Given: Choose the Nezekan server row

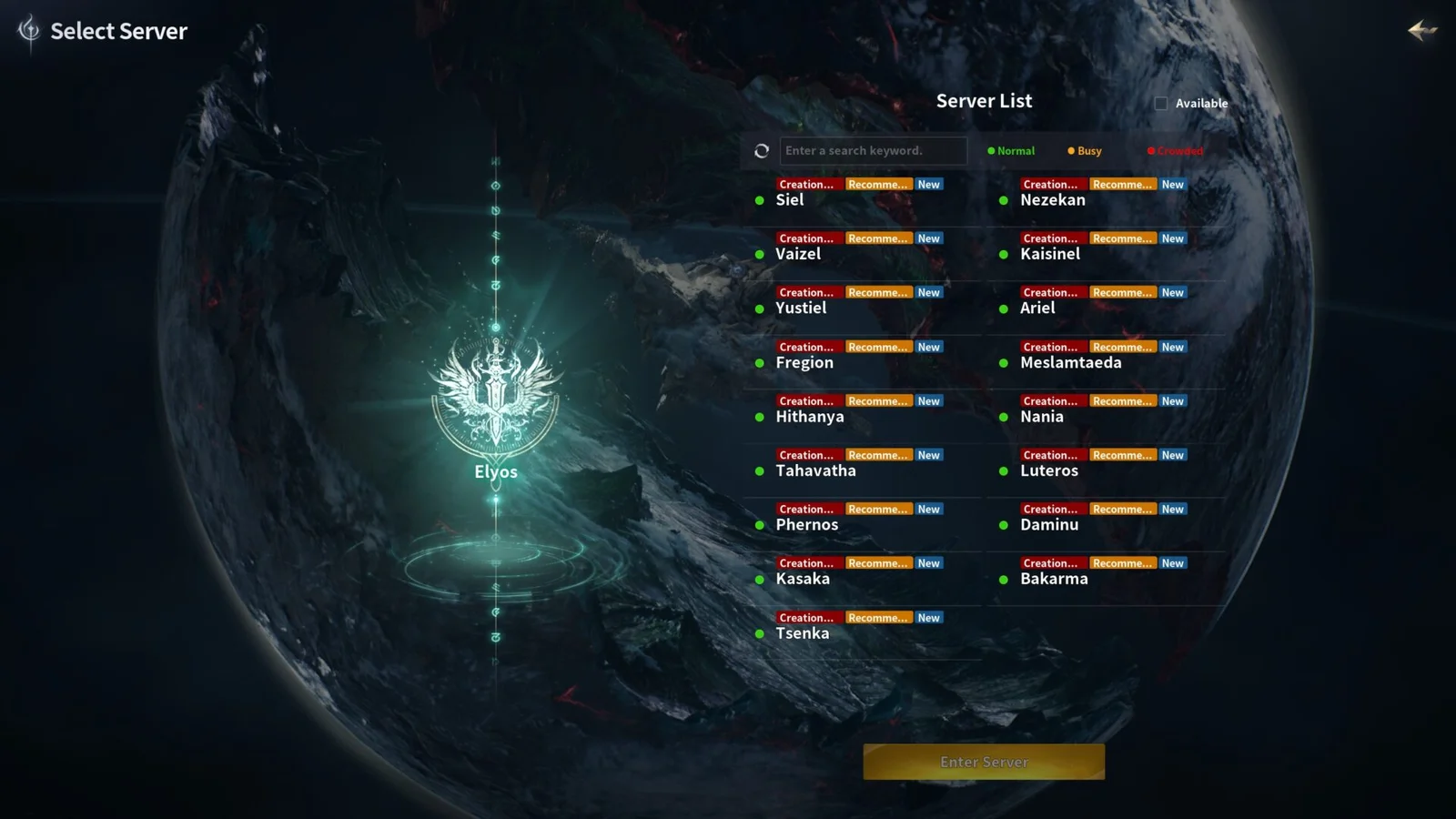Looking at the screenshot, I should 1053,200.
